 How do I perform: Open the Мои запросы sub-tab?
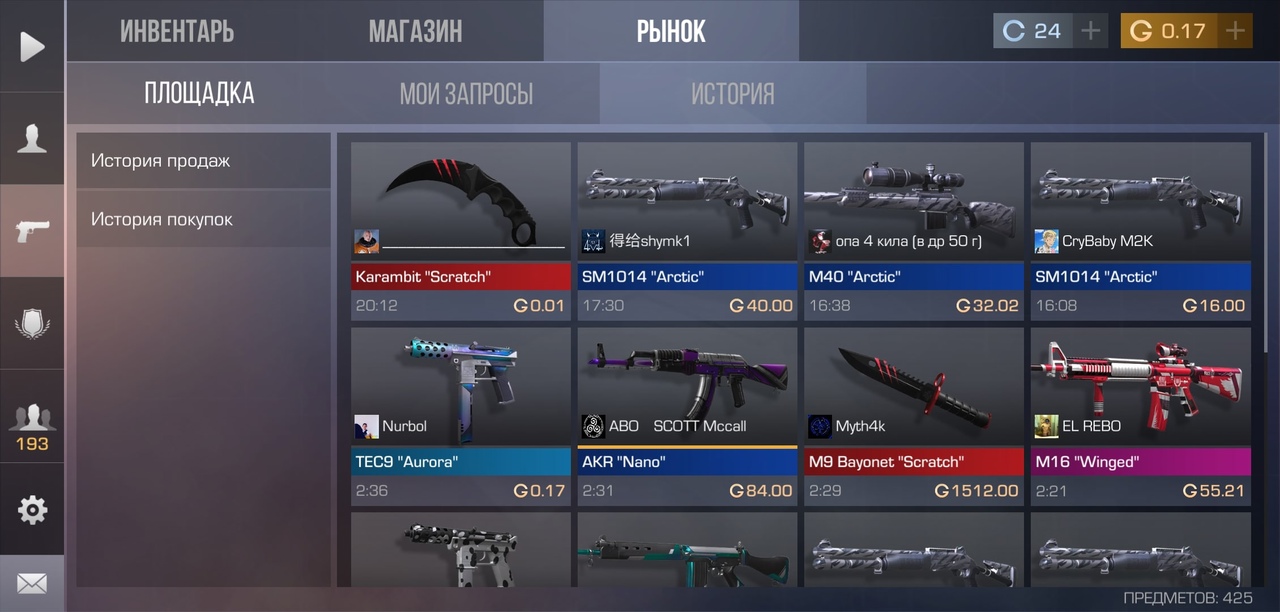[x=466, y=94]
